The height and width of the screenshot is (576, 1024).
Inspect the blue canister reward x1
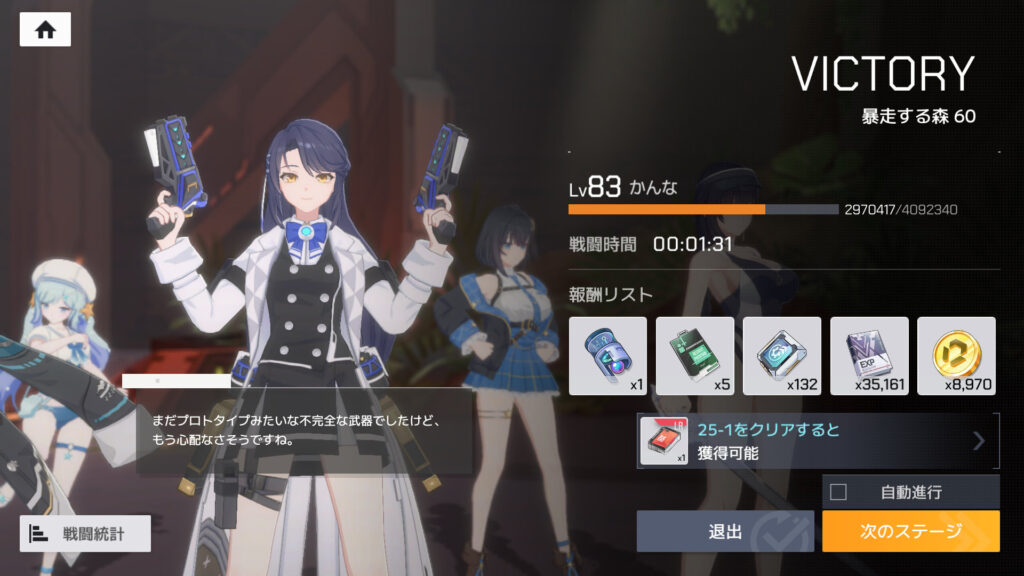point(608,356)
